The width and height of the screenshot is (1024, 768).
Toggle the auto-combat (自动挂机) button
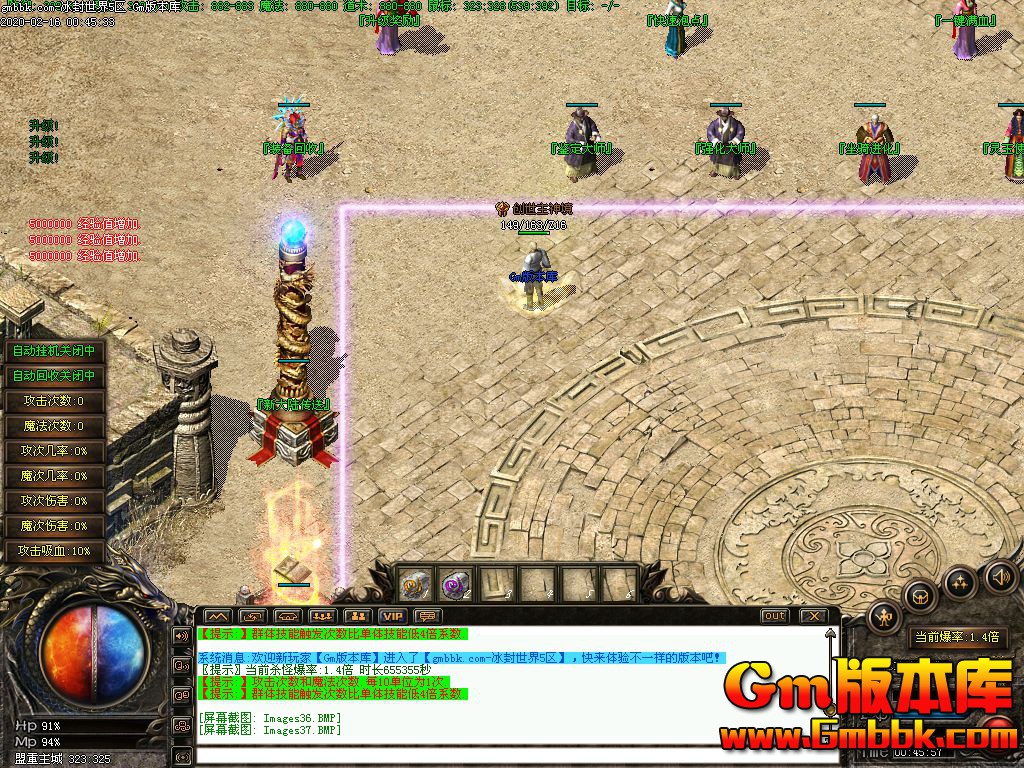tap(54, 351)
